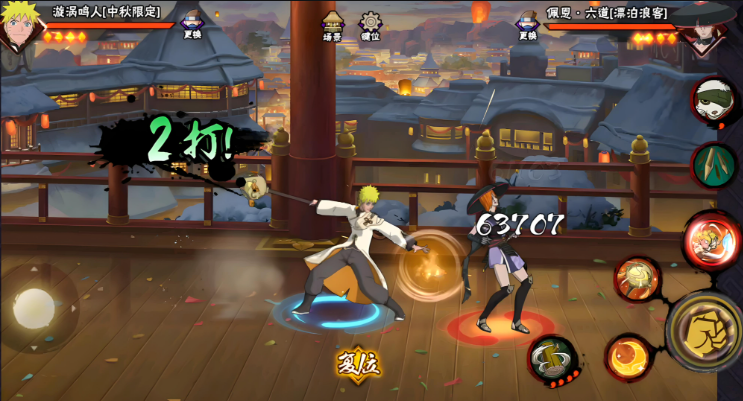Viewport: 743px width, 401px height.
Task: Open the 场景 scene selector
Action: pyautogui.click(x=333, y=26)
